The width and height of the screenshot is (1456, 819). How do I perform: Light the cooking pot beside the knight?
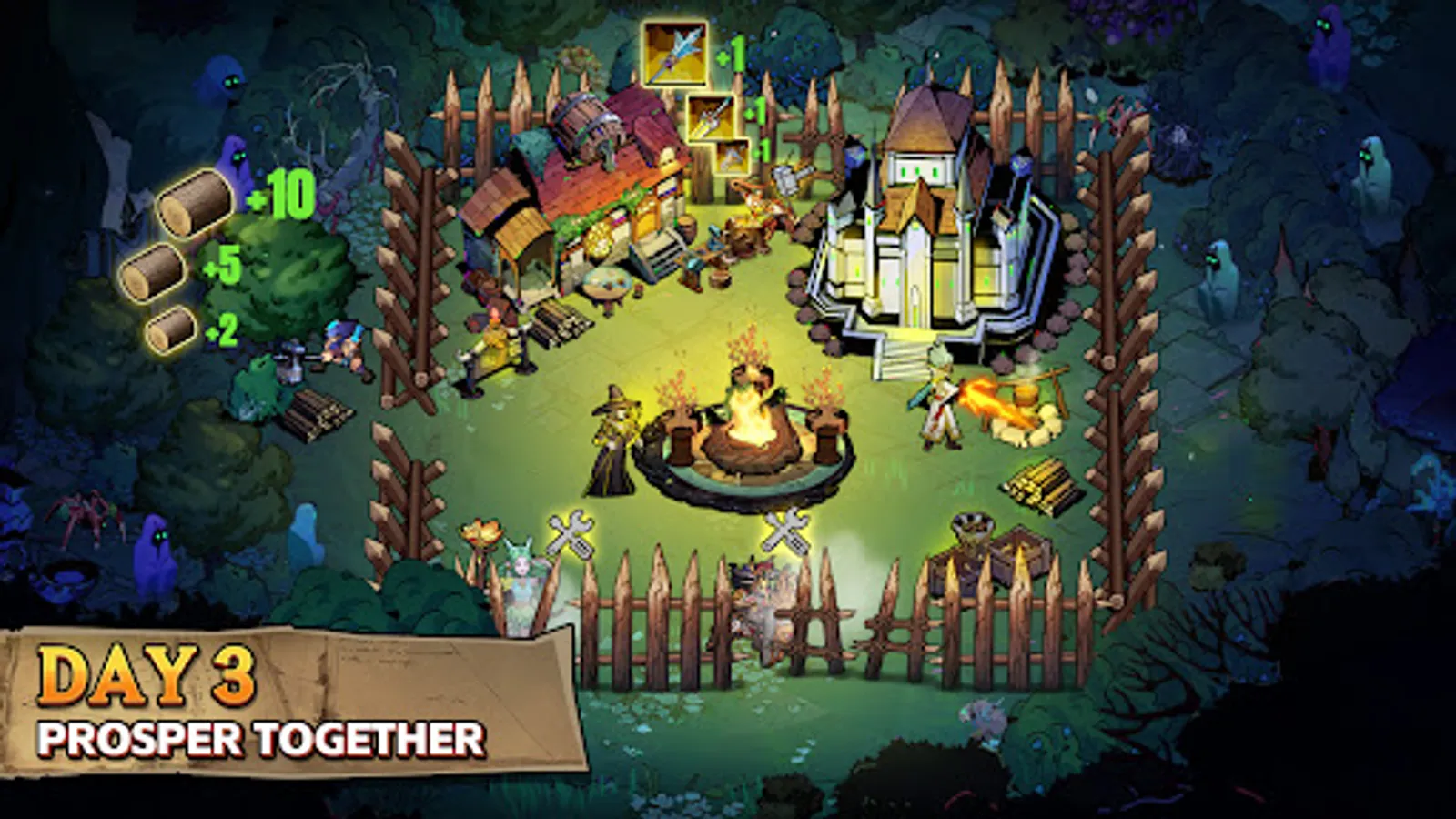tap(1026, 396)
